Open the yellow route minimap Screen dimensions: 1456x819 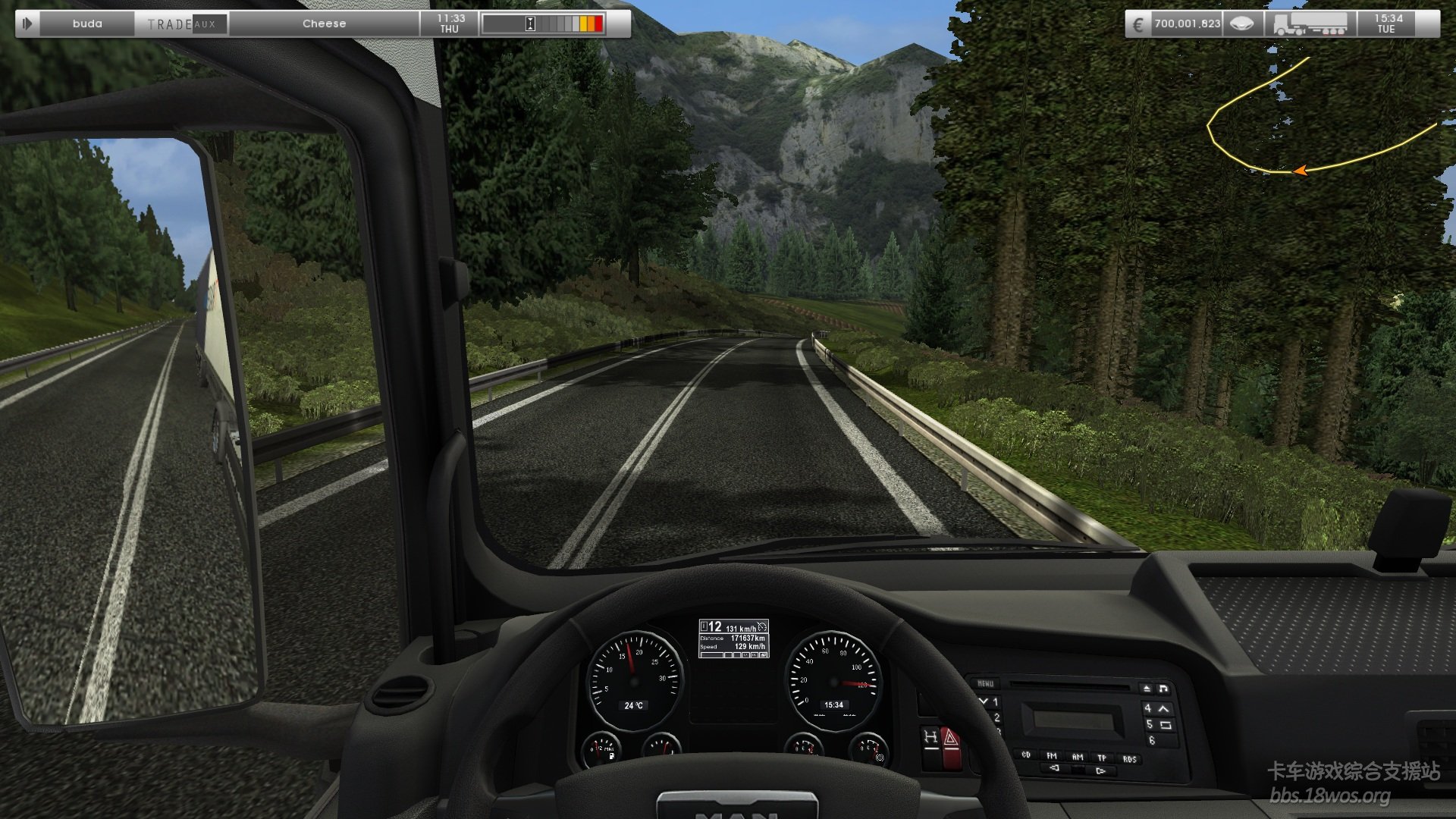coord(1319,121)
